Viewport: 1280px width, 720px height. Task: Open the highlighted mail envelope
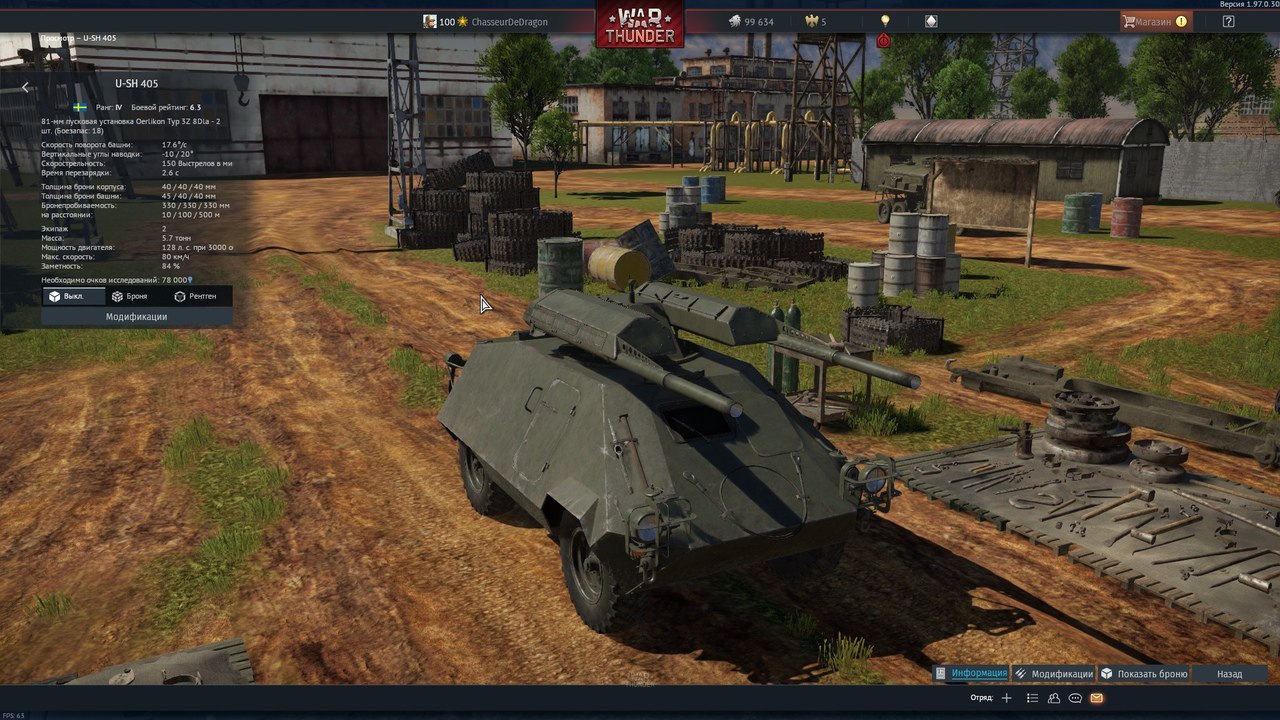point(1097,698)
